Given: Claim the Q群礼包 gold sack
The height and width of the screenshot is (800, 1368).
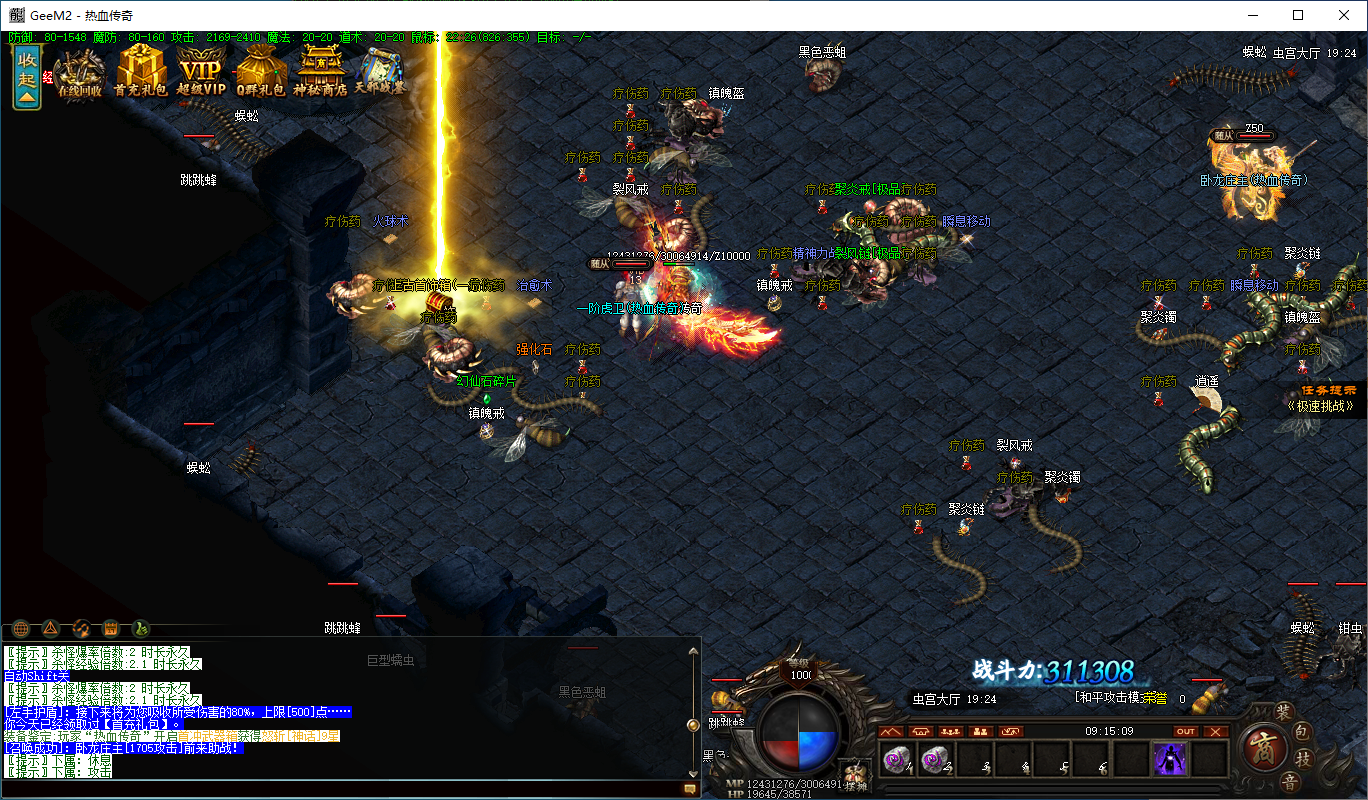Looking at the screenshot, I should [260, 72].
